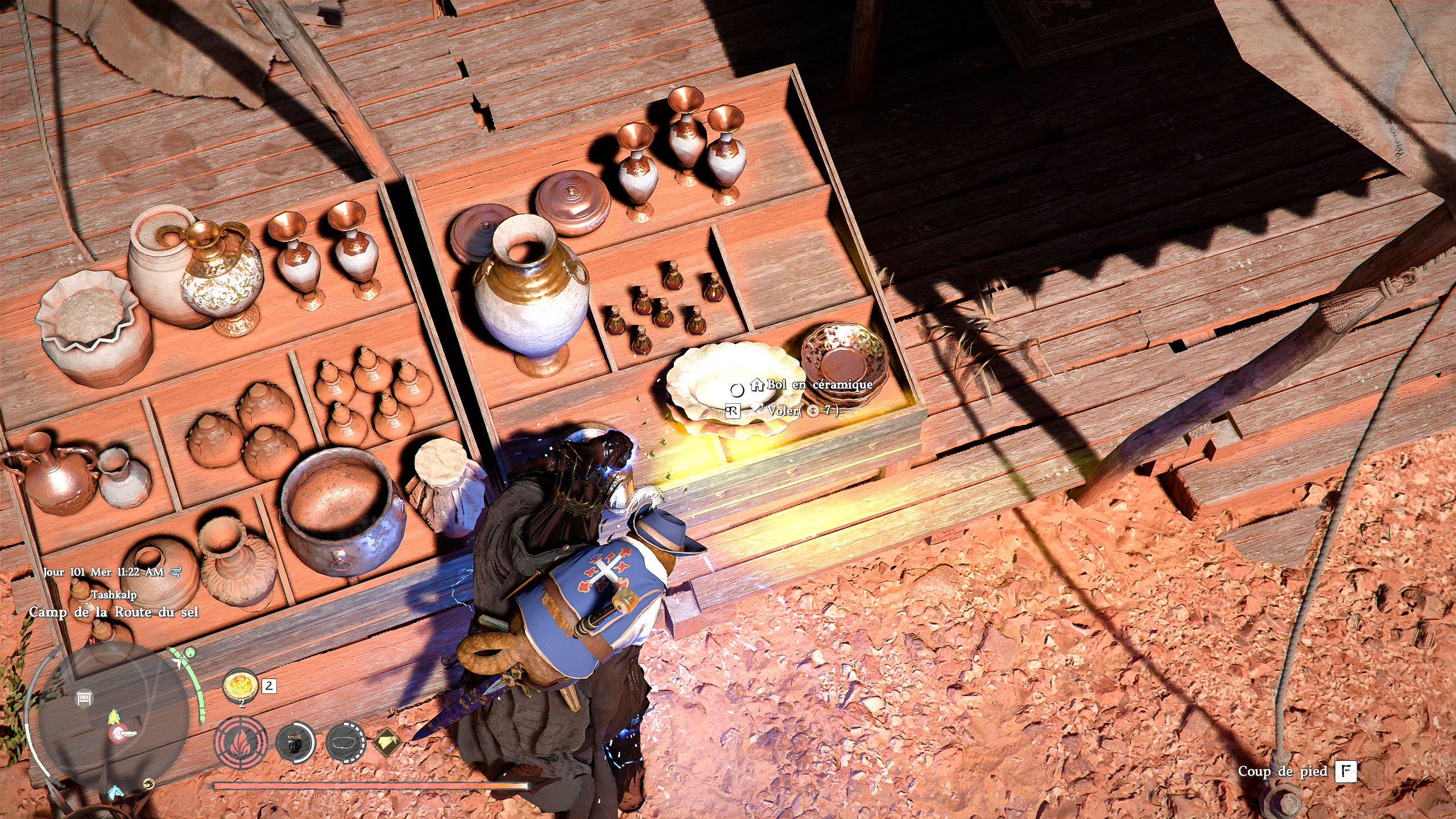Click the green round icon above minimap
Viewport: 1456px width, 819px height.
click(x=191, y=653)
